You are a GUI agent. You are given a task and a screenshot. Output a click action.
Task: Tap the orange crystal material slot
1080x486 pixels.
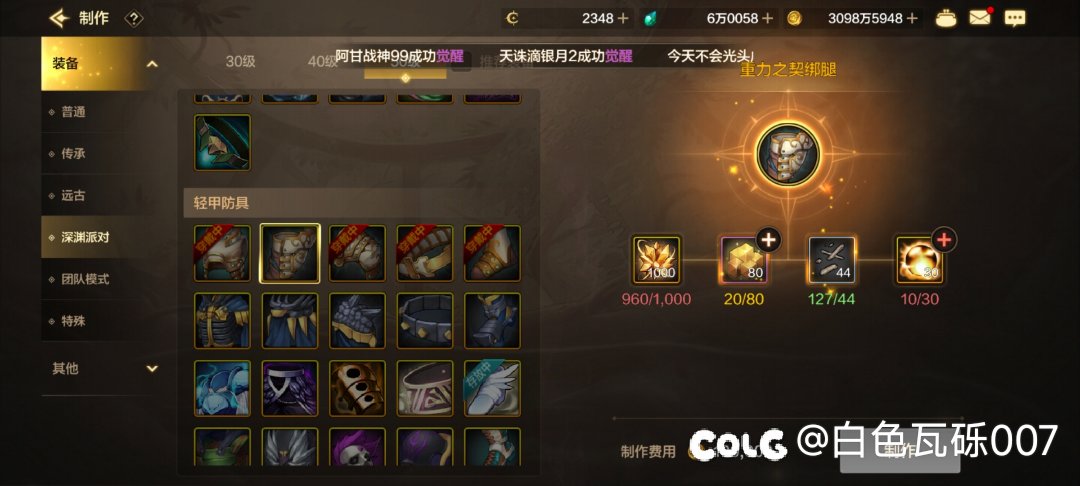click(x=657, y=260)
